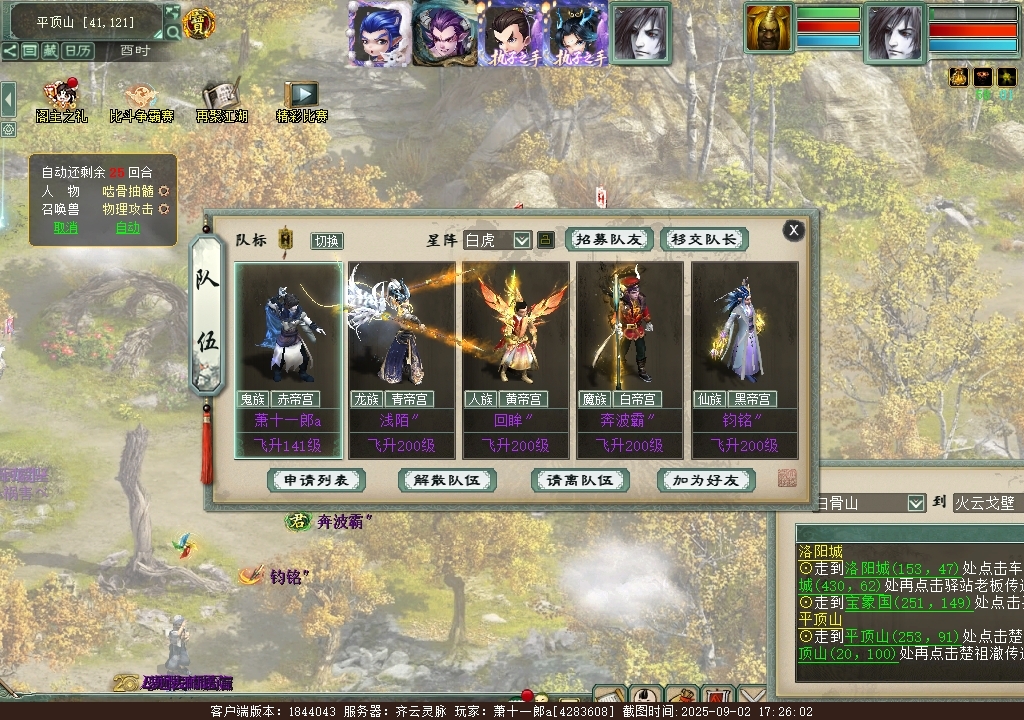The height and width of the screenshot is (720, 1024).
Task: Close the team panel with the X
Action: tap(794, 230)
